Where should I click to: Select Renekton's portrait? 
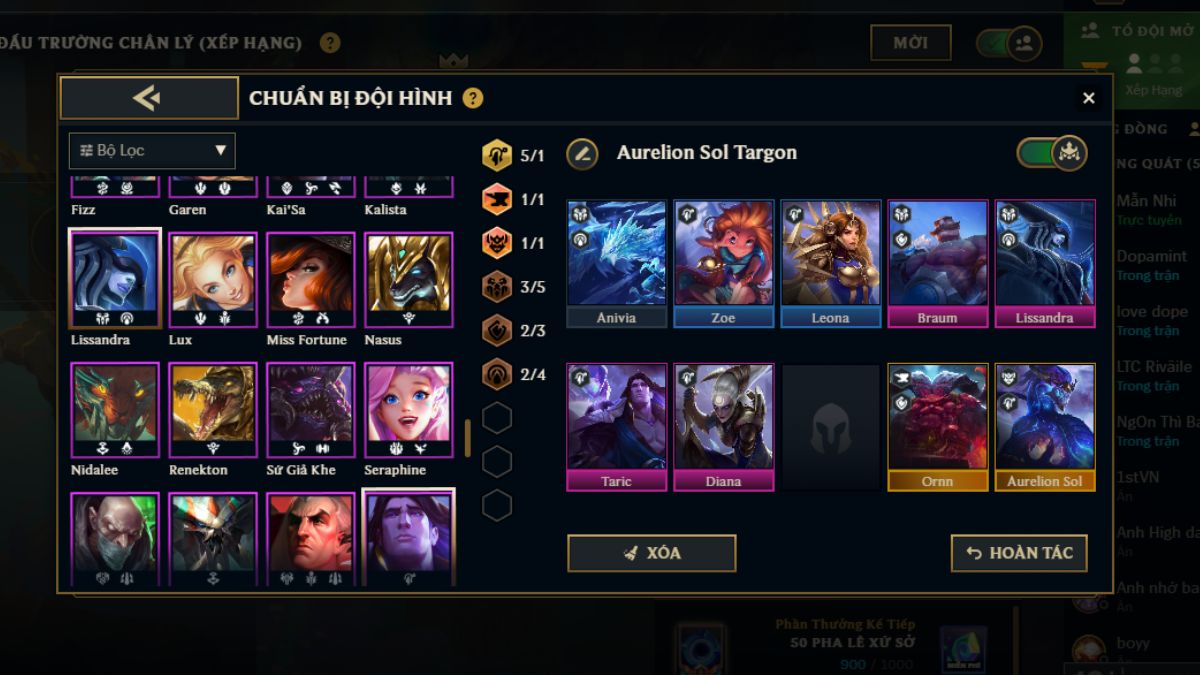point(212,410)
